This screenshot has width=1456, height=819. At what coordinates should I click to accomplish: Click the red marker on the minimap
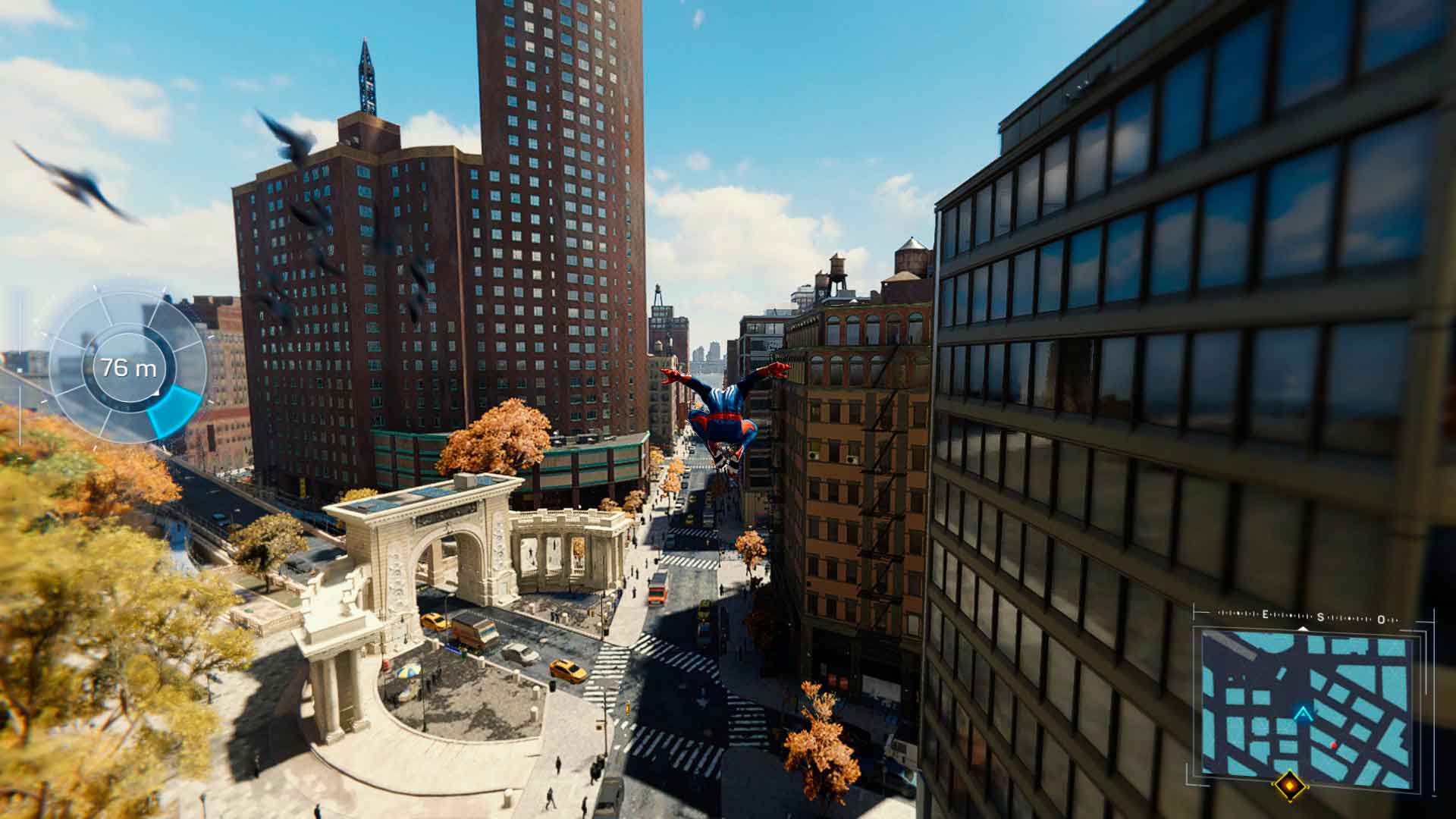[x=1334, y=745]
